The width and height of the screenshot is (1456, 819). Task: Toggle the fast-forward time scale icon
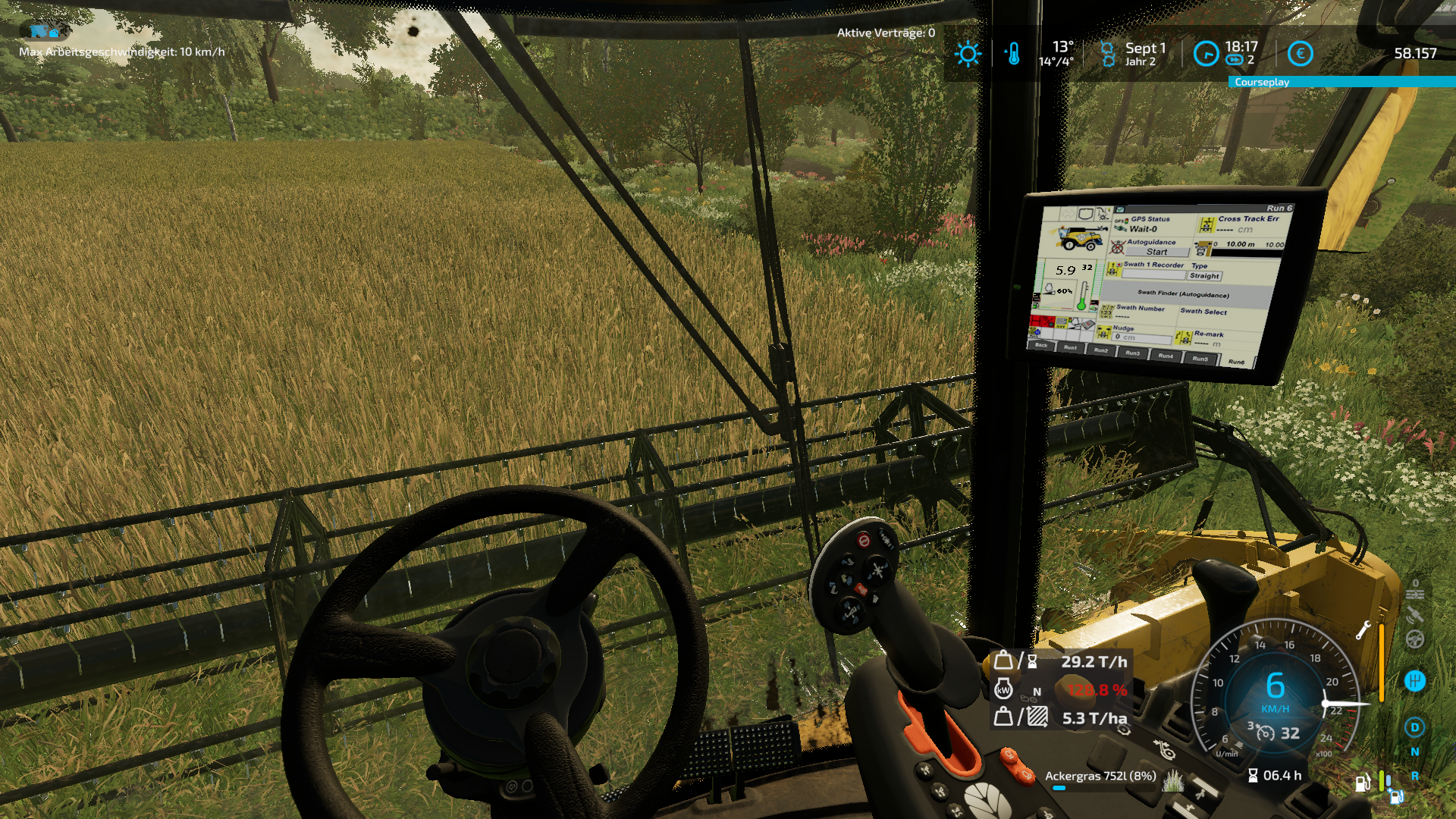point(1235,61)
